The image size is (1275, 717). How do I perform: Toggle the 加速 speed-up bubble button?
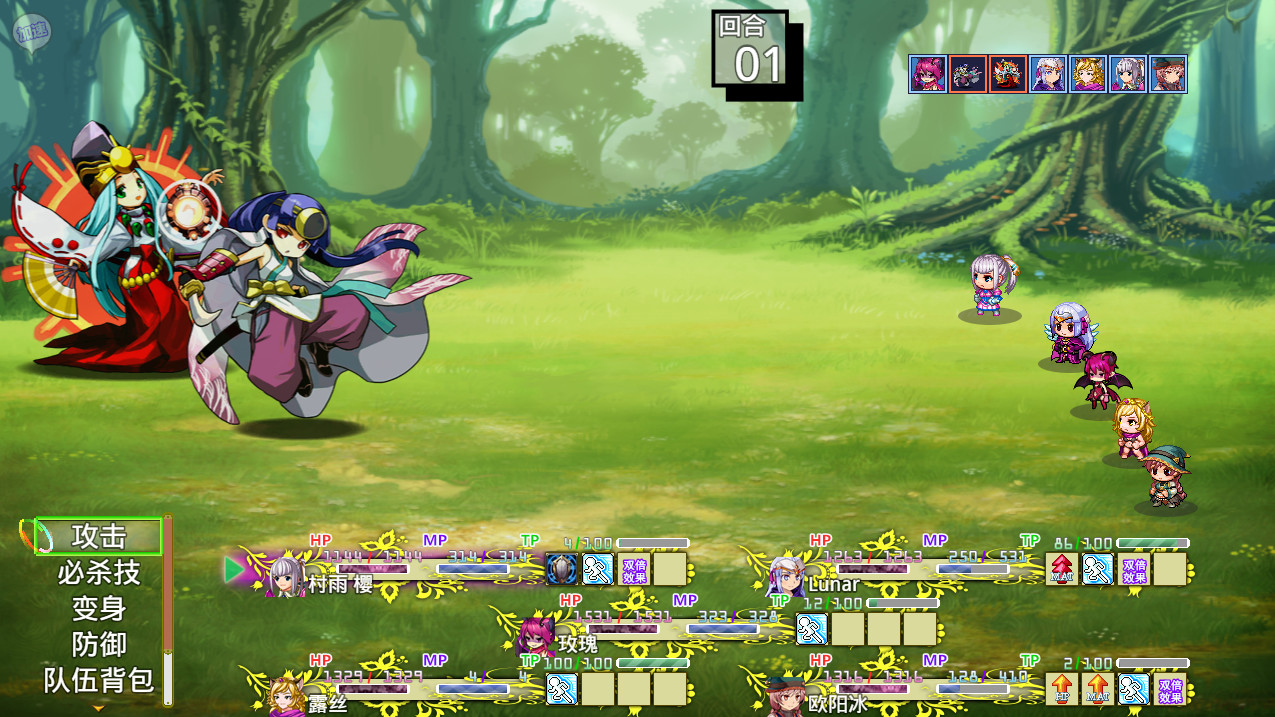point(31,32)
